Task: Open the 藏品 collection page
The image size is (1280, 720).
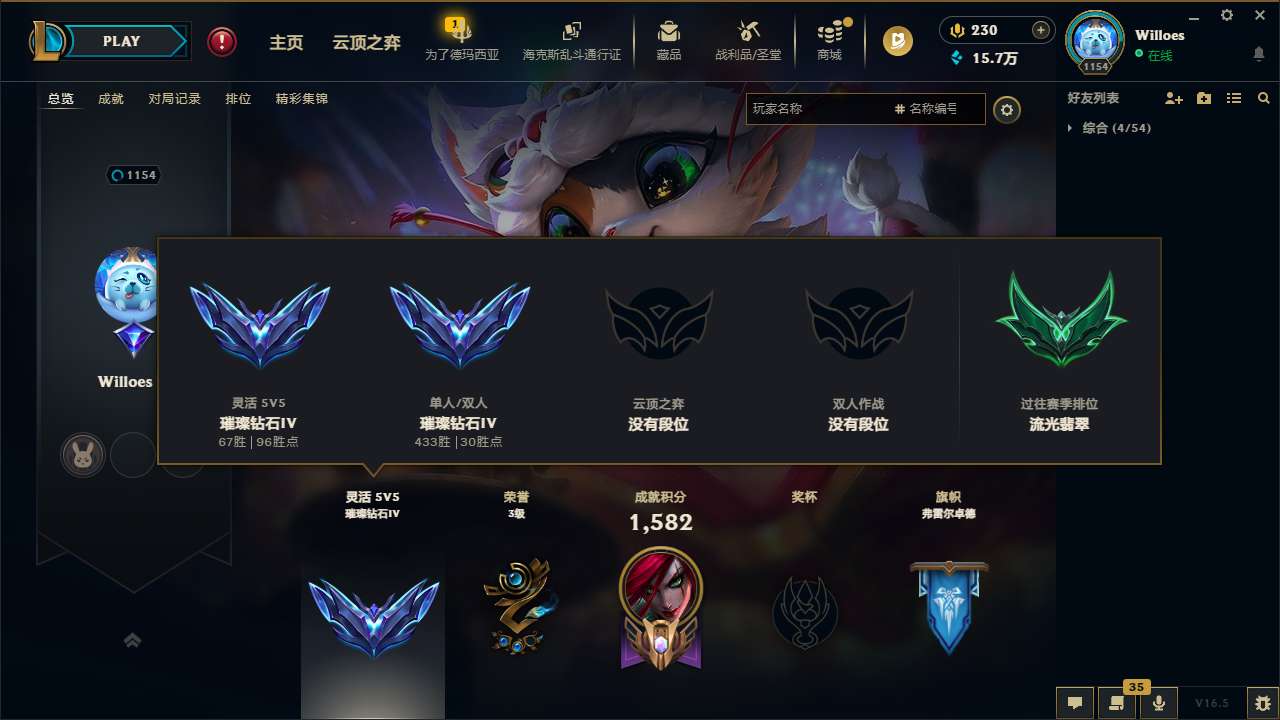Action: tap(669, 41)
